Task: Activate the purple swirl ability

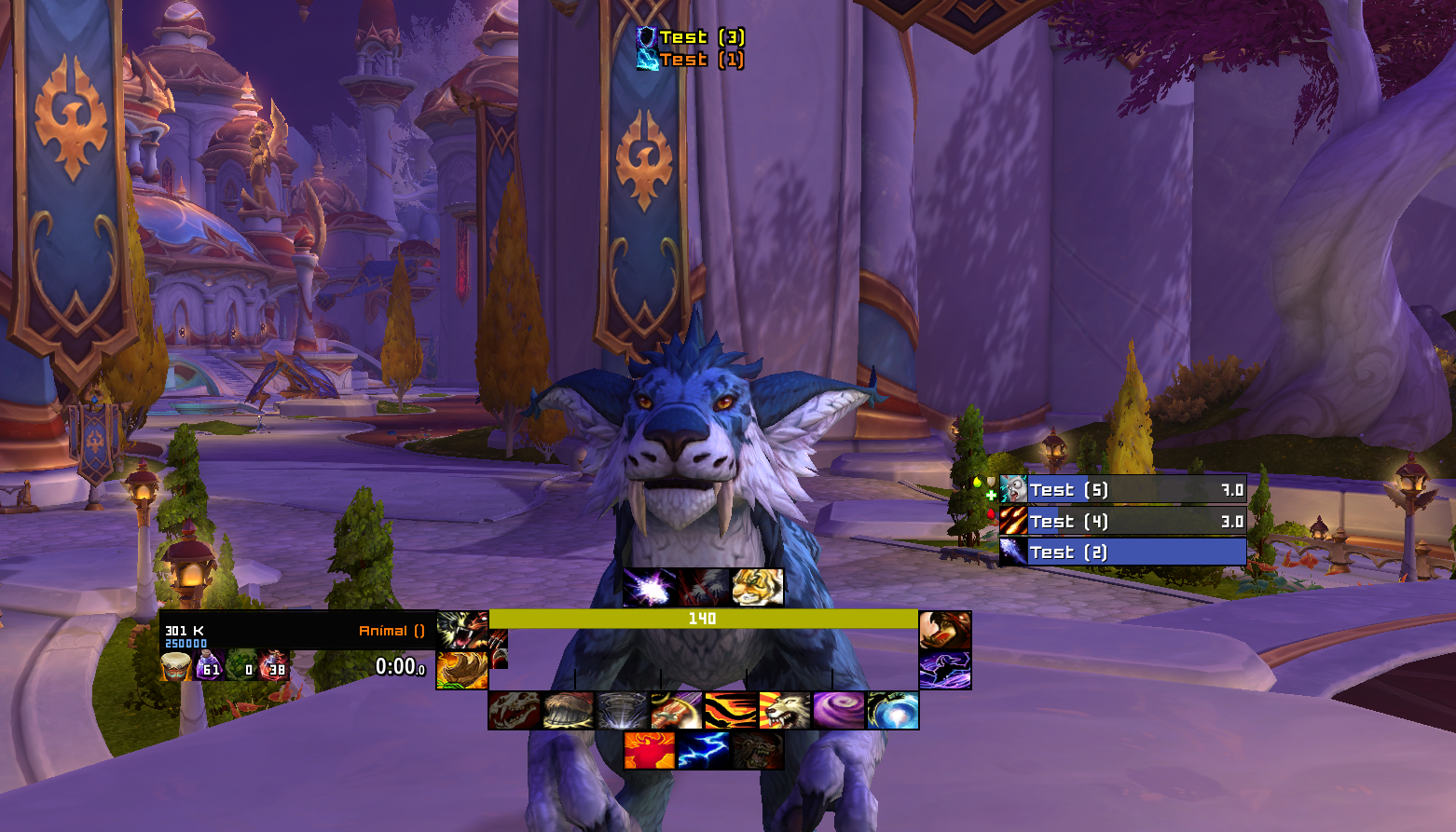Action: (x=838, y=711)
